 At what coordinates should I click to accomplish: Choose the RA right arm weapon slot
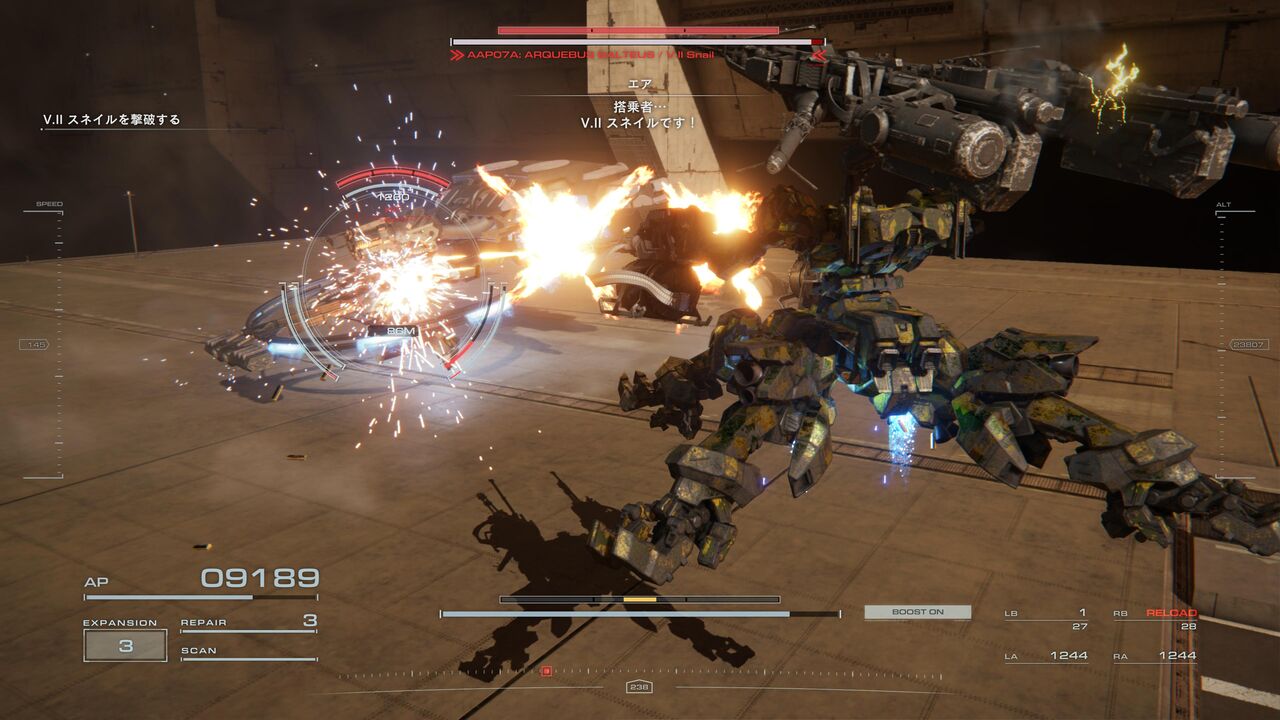click(1155, 656)
